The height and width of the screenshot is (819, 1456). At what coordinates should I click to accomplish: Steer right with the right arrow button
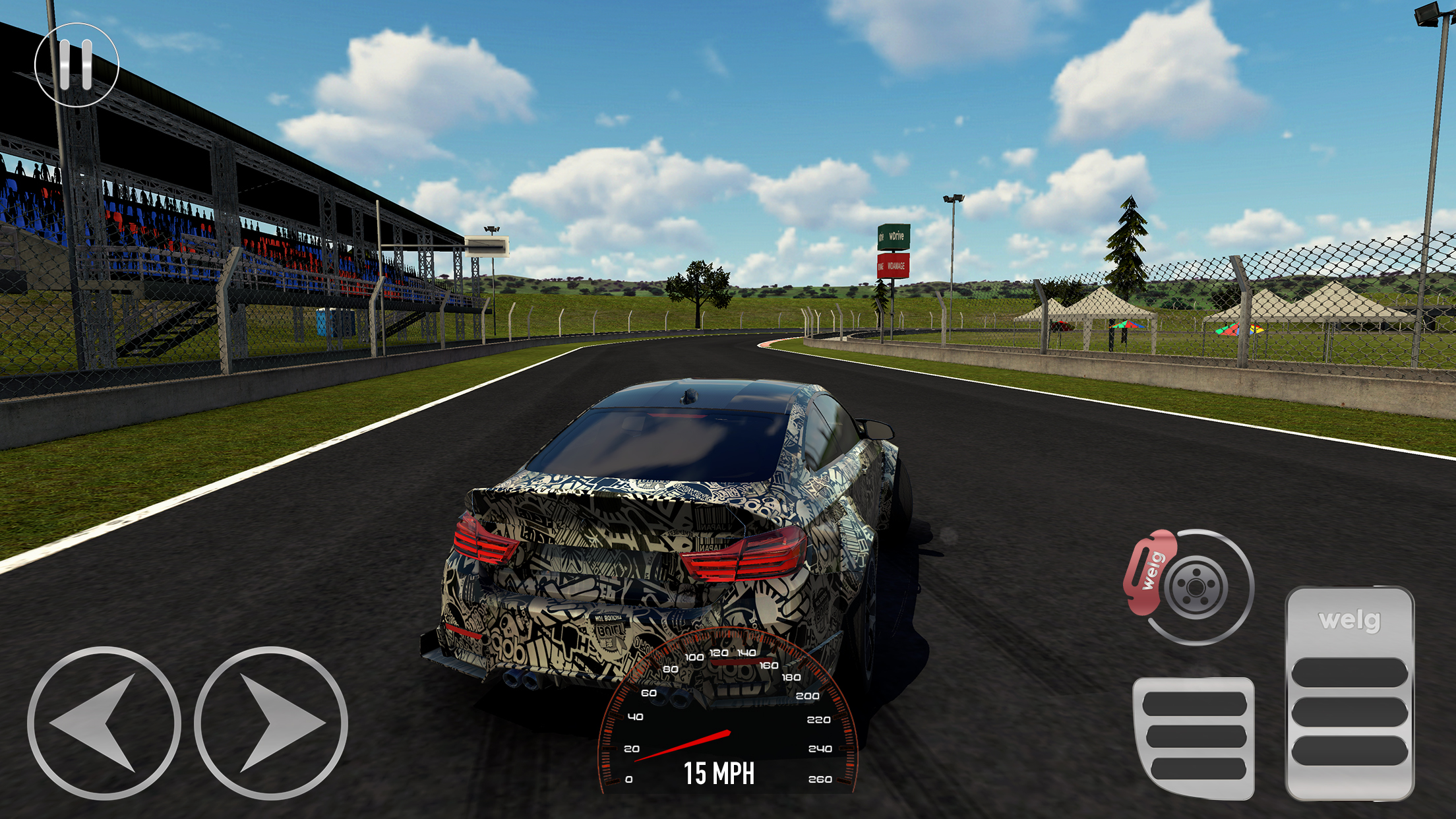click(x=271, y=723)
